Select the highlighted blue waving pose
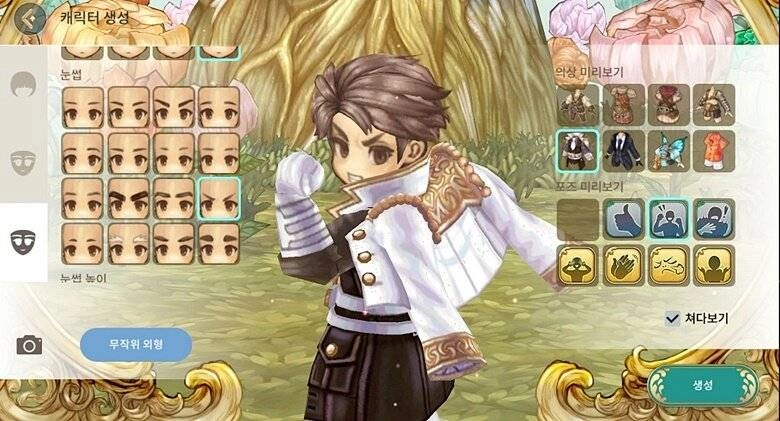The image size is (780, 421). point(669,219)
